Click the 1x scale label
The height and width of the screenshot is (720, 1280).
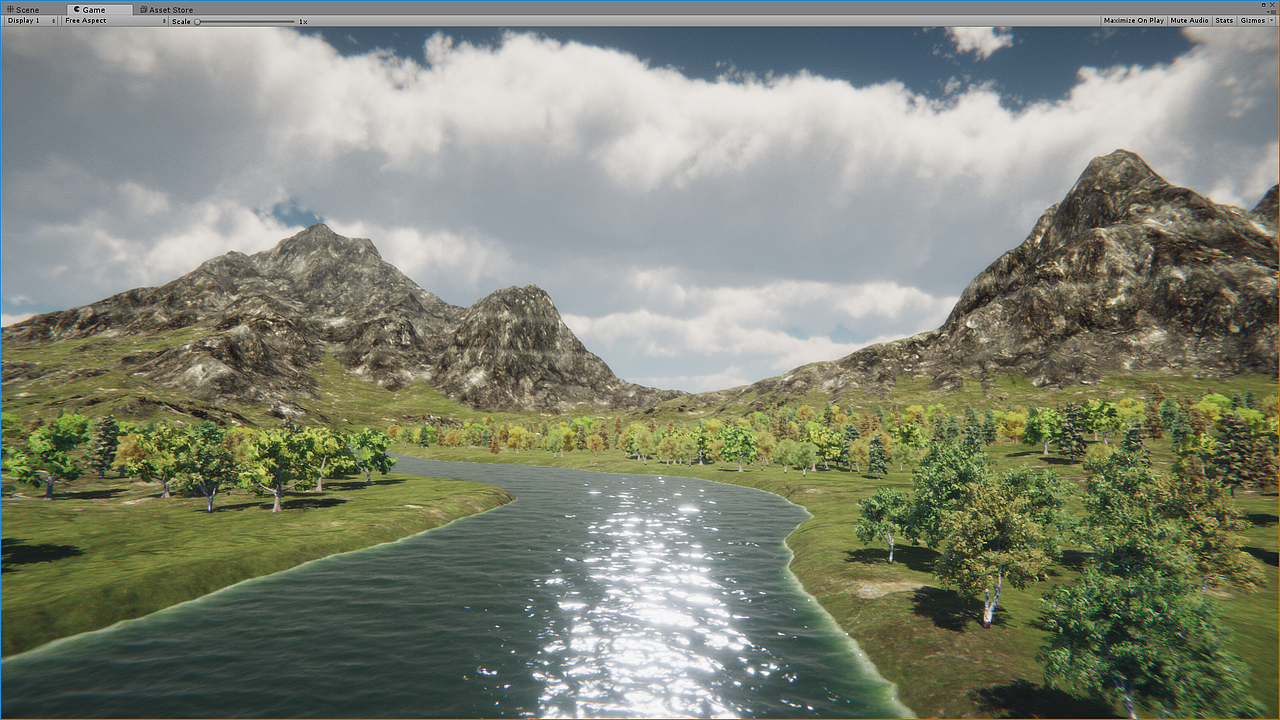pyautogui.click(x=301, y=20)
